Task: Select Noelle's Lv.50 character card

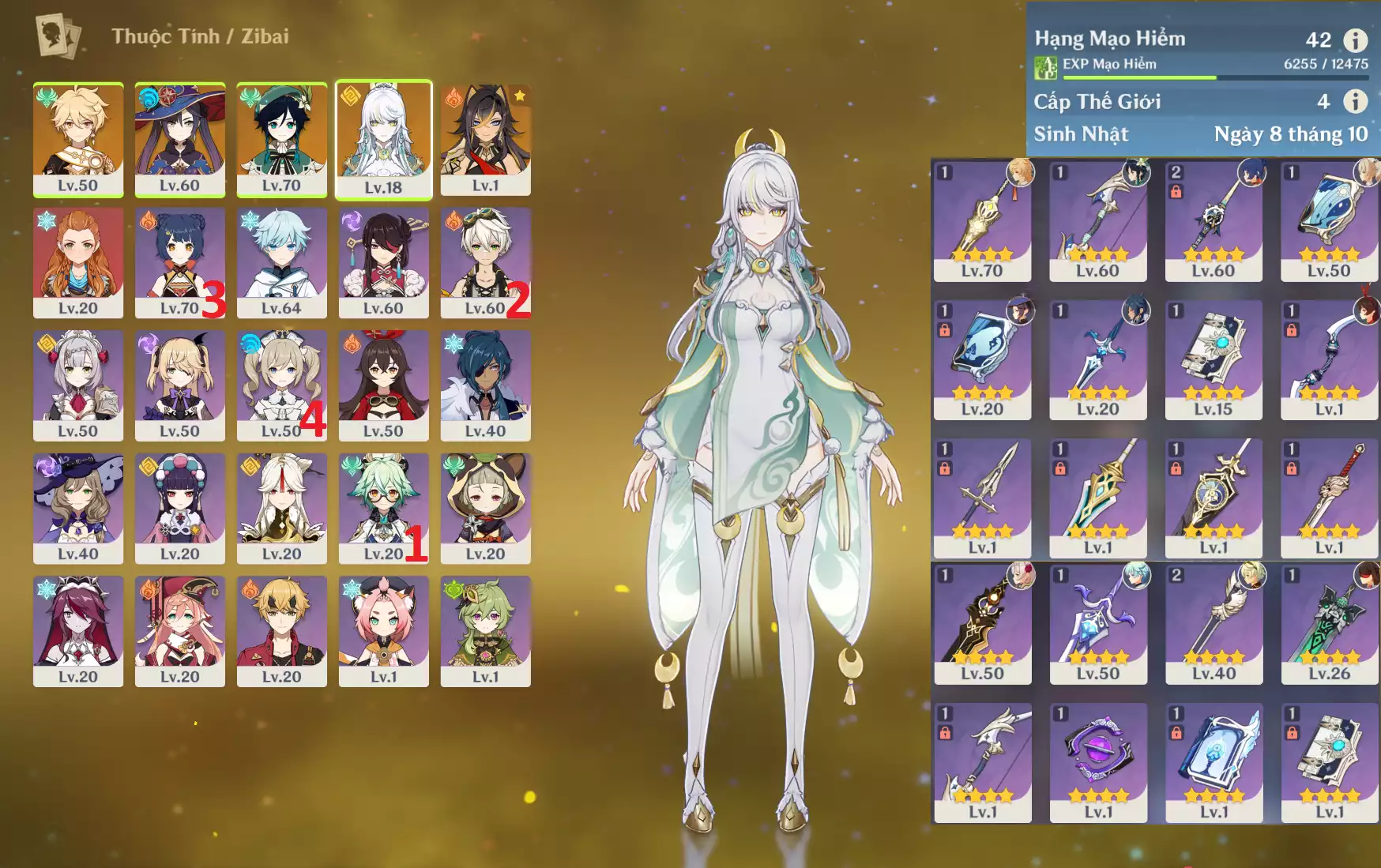Action: click(x=78, y=385)
